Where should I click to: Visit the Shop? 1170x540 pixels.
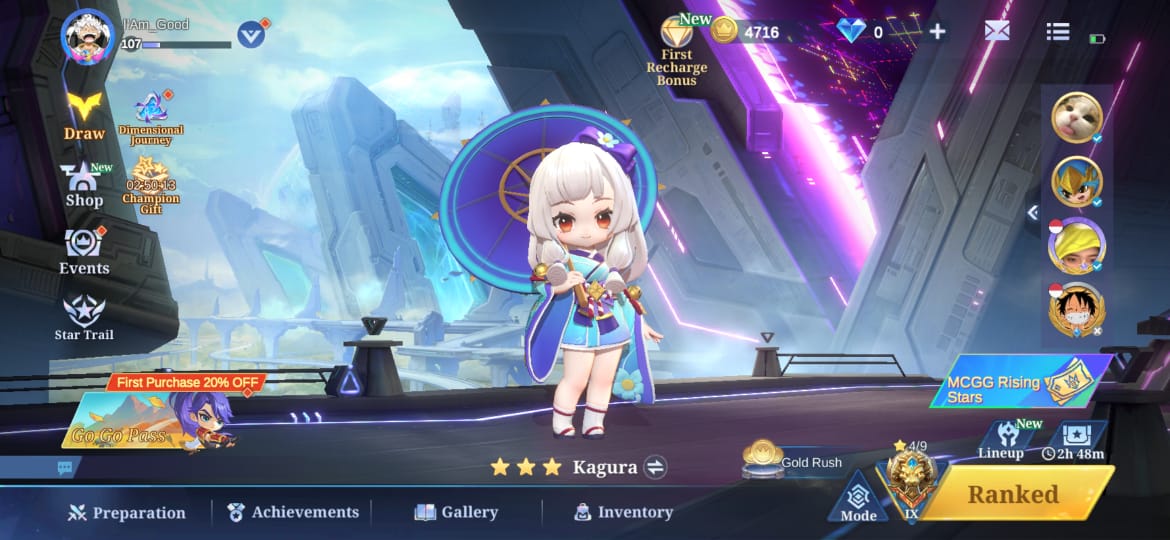84,185
